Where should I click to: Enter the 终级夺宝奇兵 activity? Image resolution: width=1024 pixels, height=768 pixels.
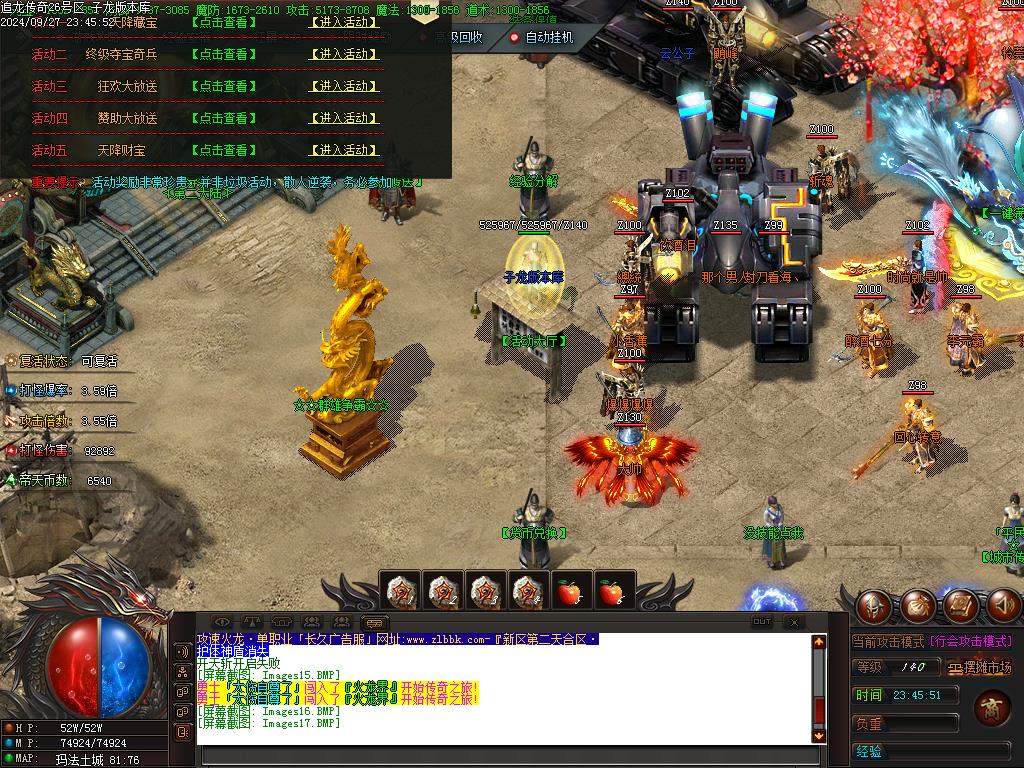pos(345,54)
